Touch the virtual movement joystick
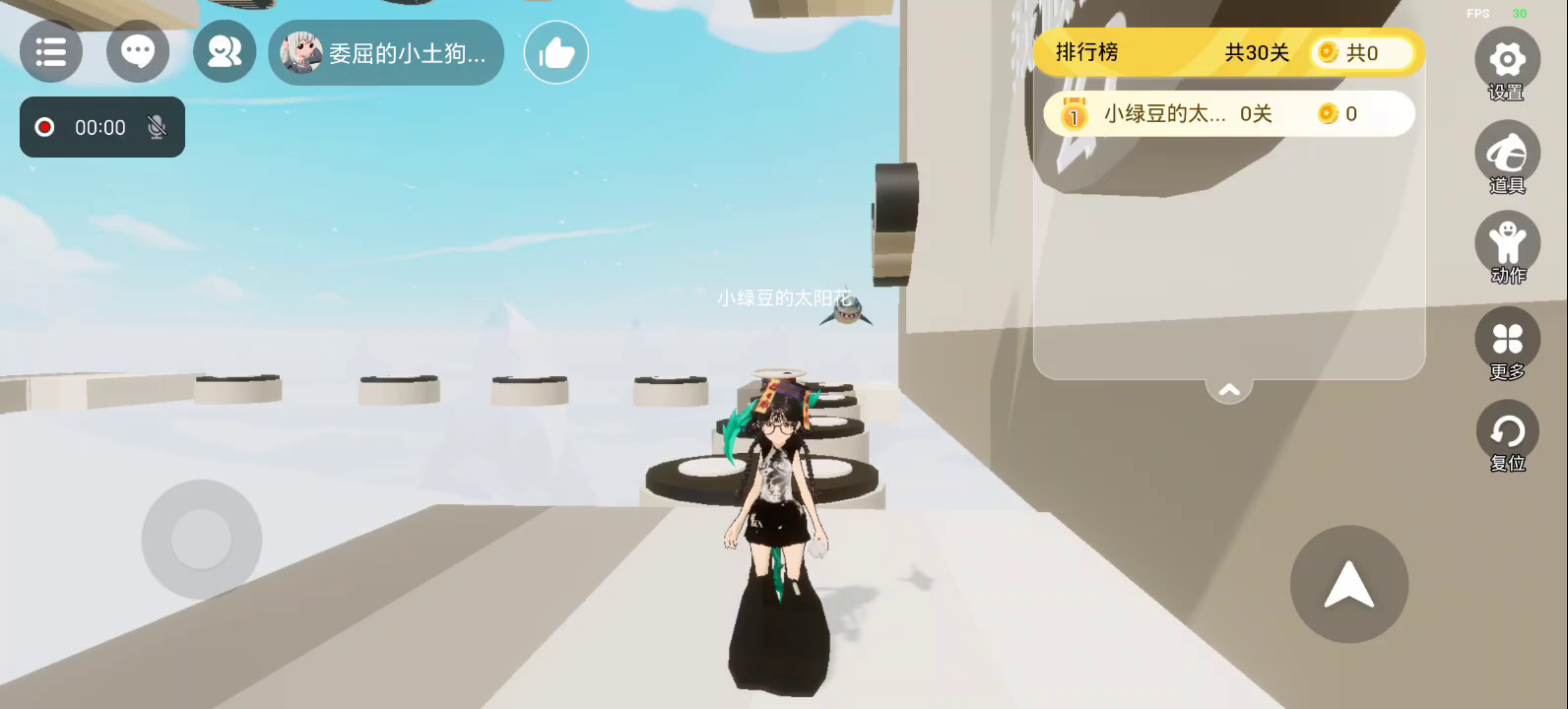Viewport: 1568px width, 709px height. 202,539
